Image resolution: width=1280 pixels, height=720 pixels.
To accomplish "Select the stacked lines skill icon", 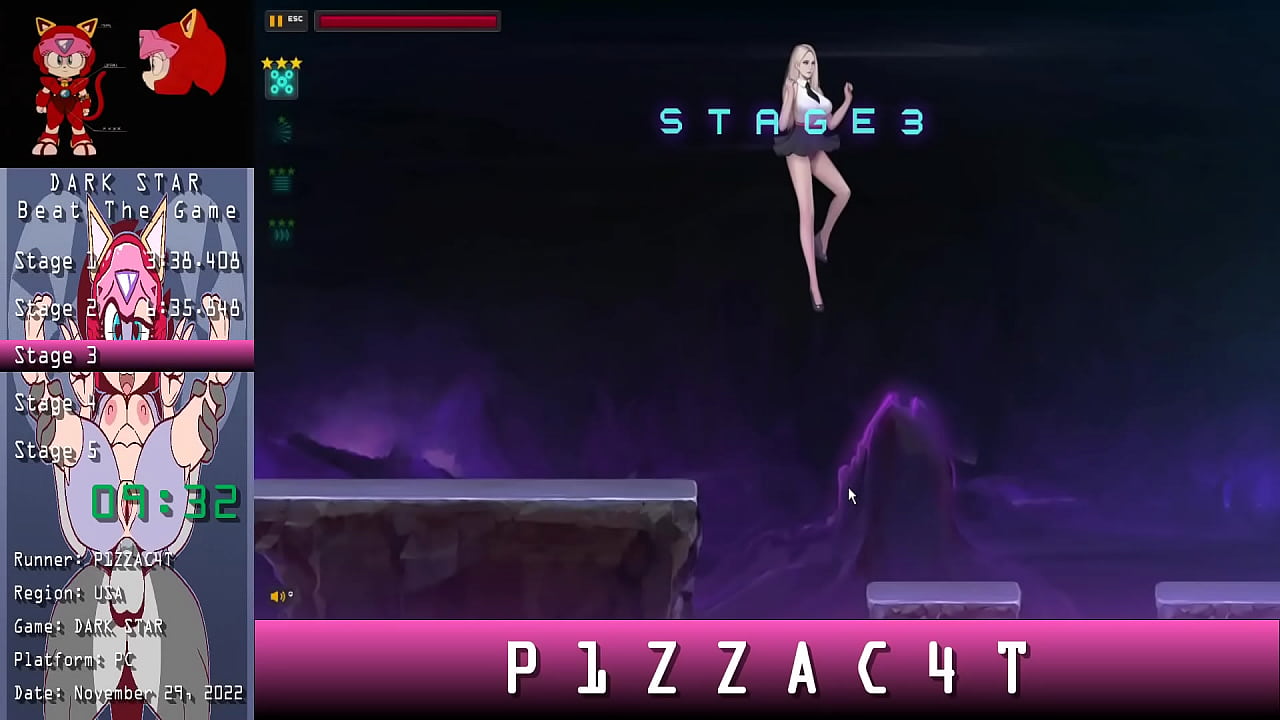I will point(280,185).
